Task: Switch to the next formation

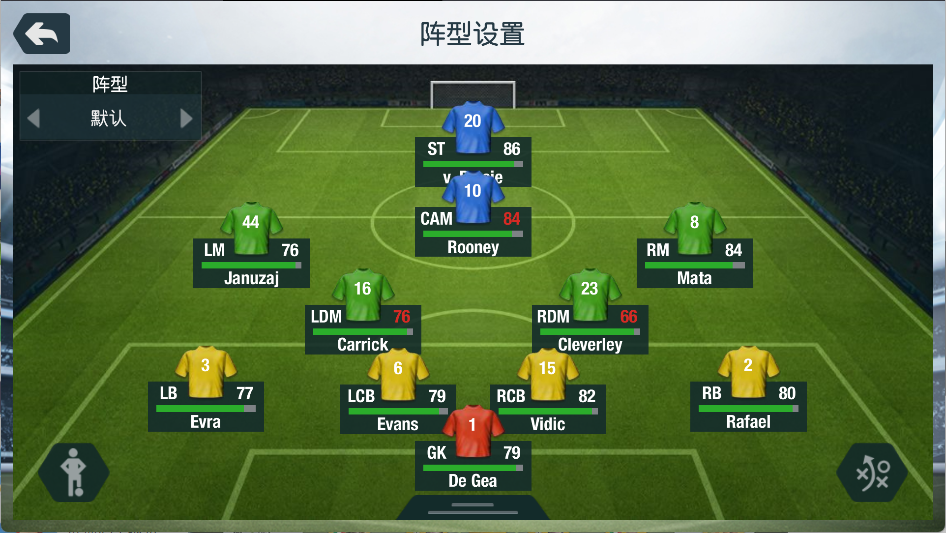Action: click(186, 119)
